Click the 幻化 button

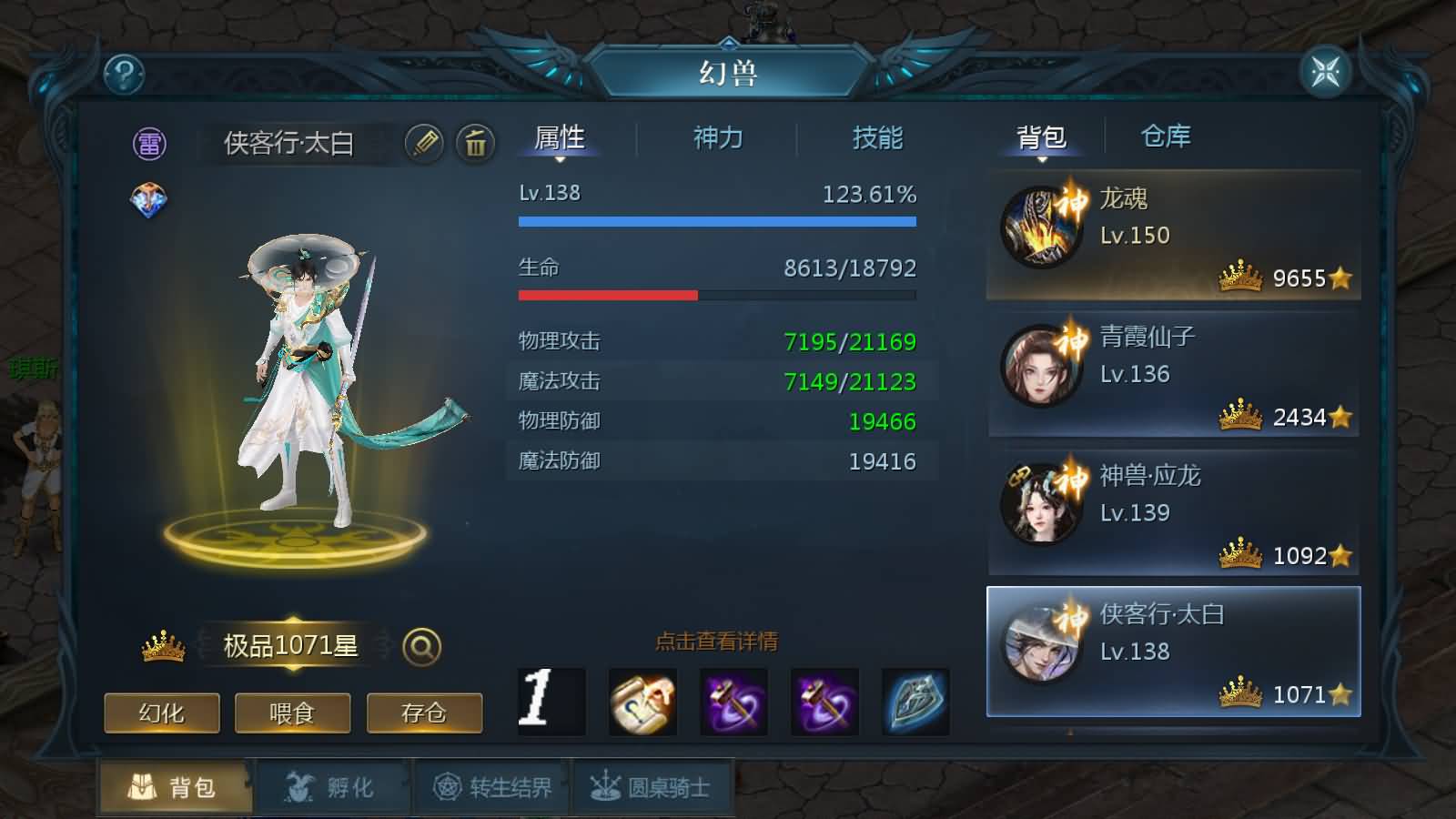click(x=162, y=714)
